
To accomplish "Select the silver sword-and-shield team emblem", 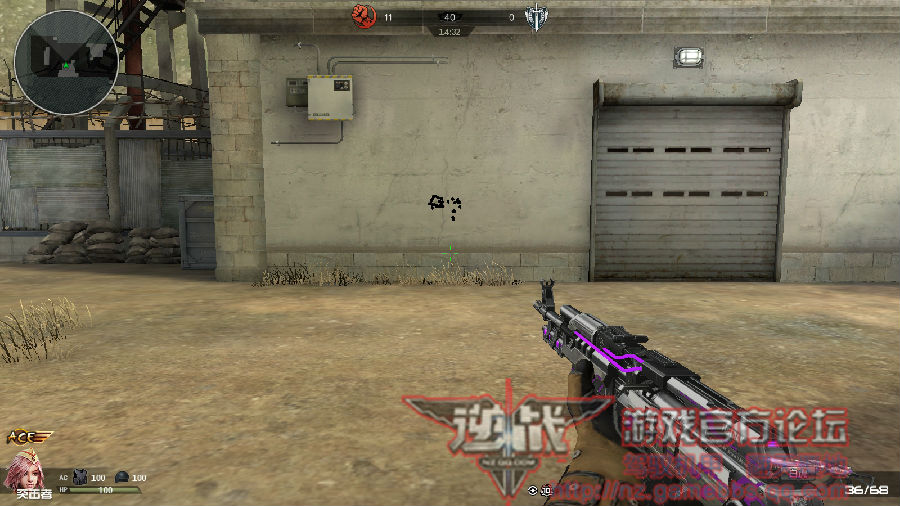I will click(x=535, y=18).
